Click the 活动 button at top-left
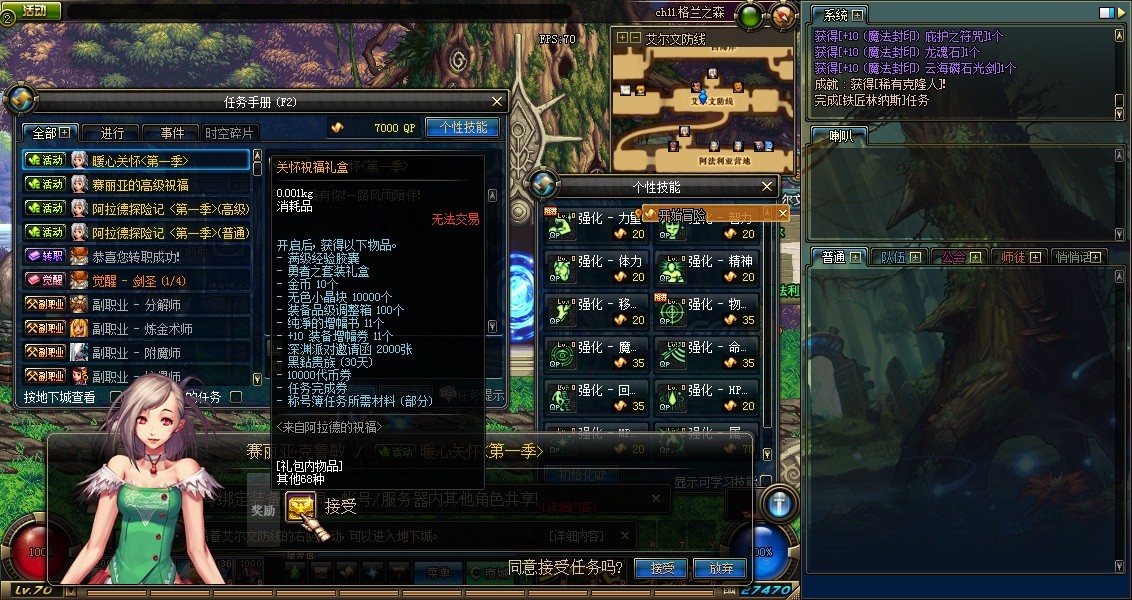Image resolution: width=1132 pixels, height=600 pixels. pos(32,10)
